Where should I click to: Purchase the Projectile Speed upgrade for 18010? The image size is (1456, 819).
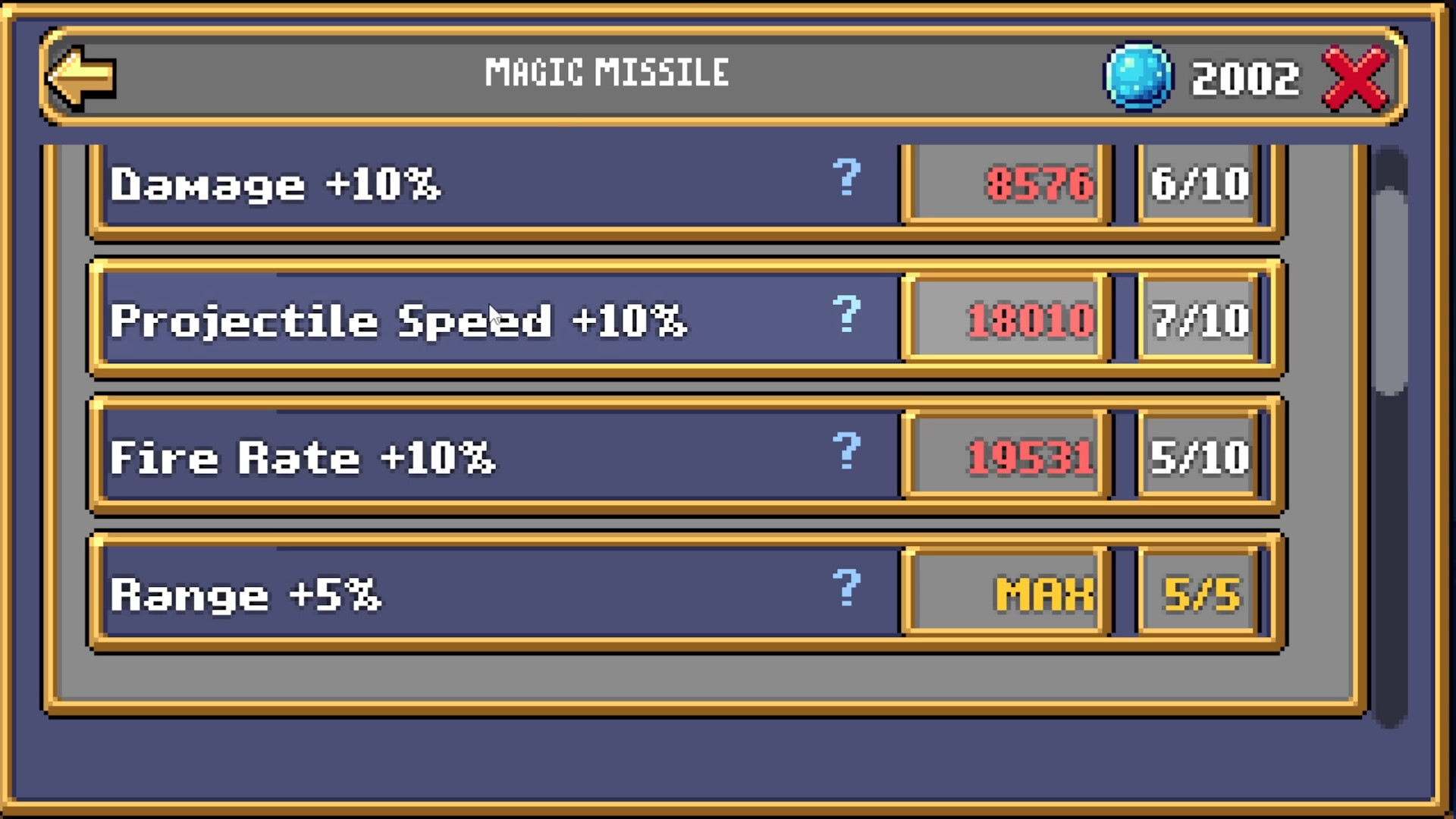[1003, 319]
